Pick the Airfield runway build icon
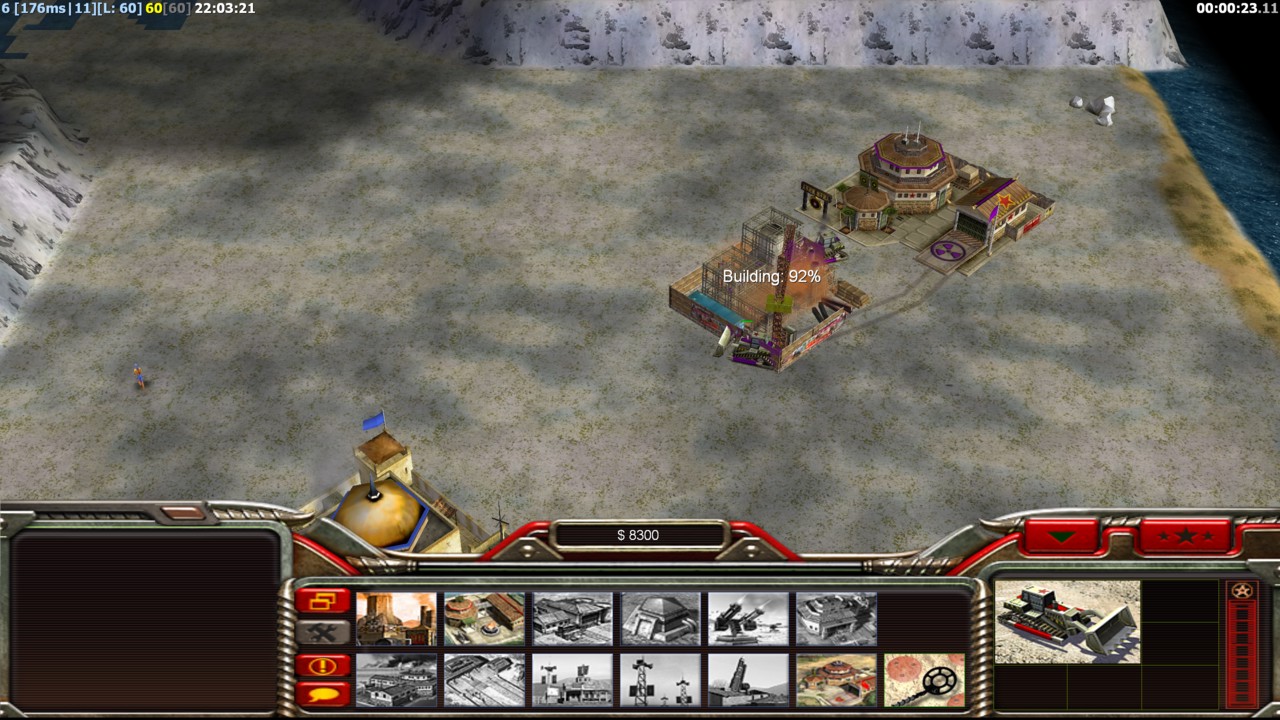 point(484,680)
